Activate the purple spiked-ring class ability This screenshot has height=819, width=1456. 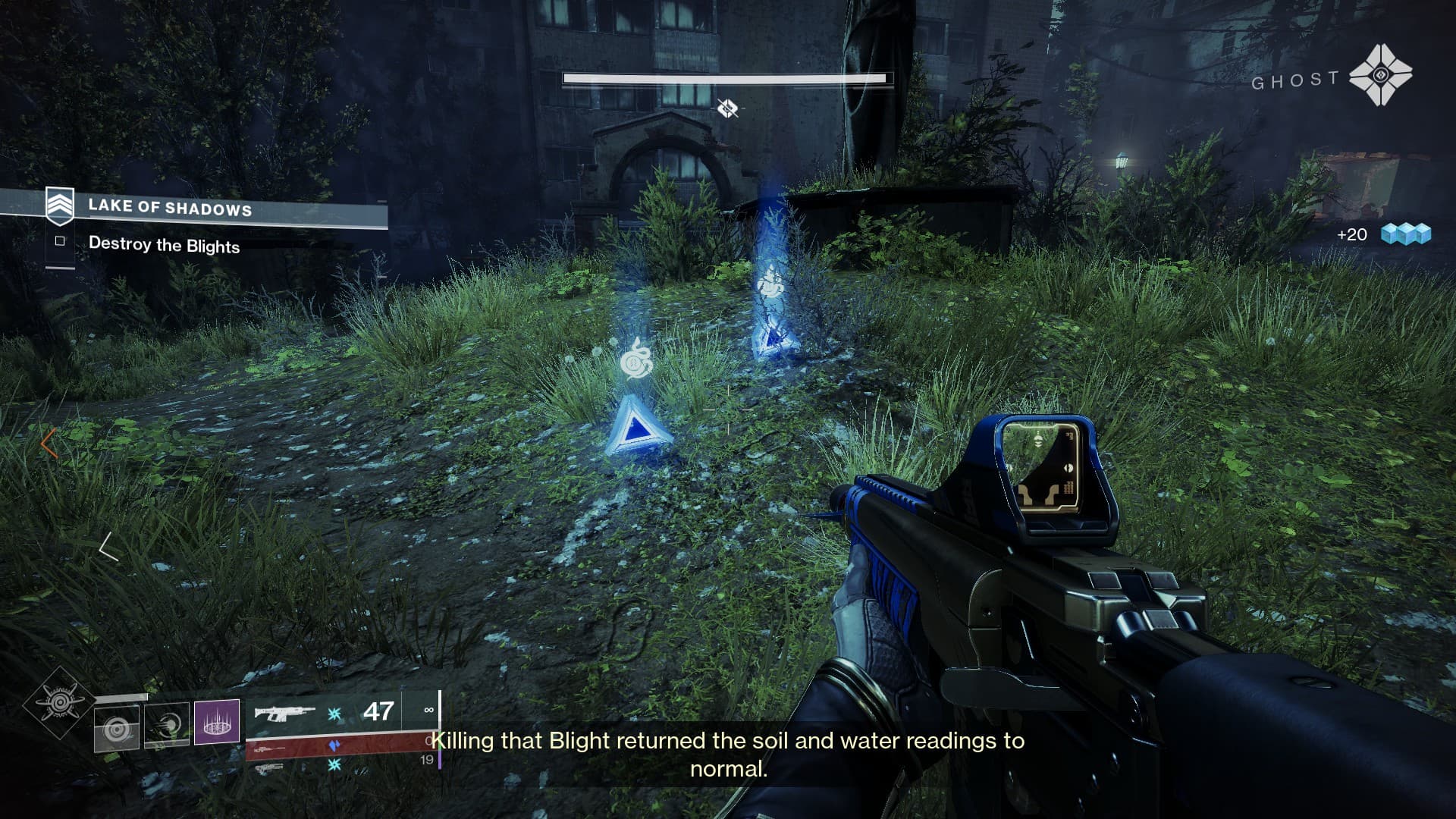point(217,721)
